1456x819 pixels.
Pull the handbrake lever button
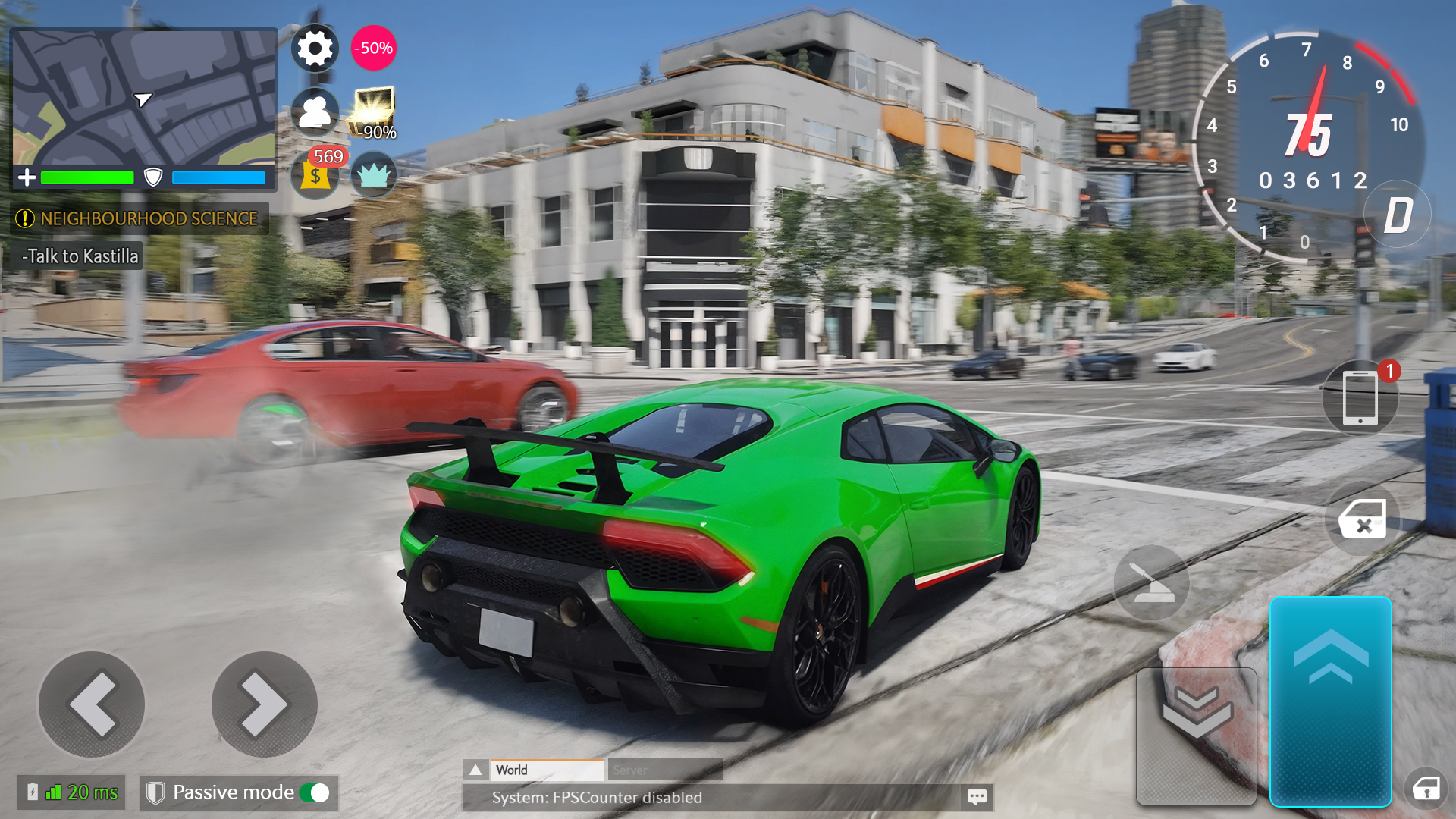coord(1151,582)
